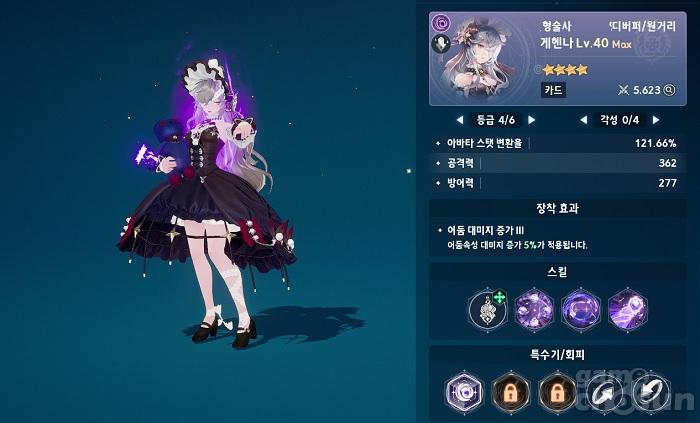Open the combat power magnifier details

click(669, 90)
